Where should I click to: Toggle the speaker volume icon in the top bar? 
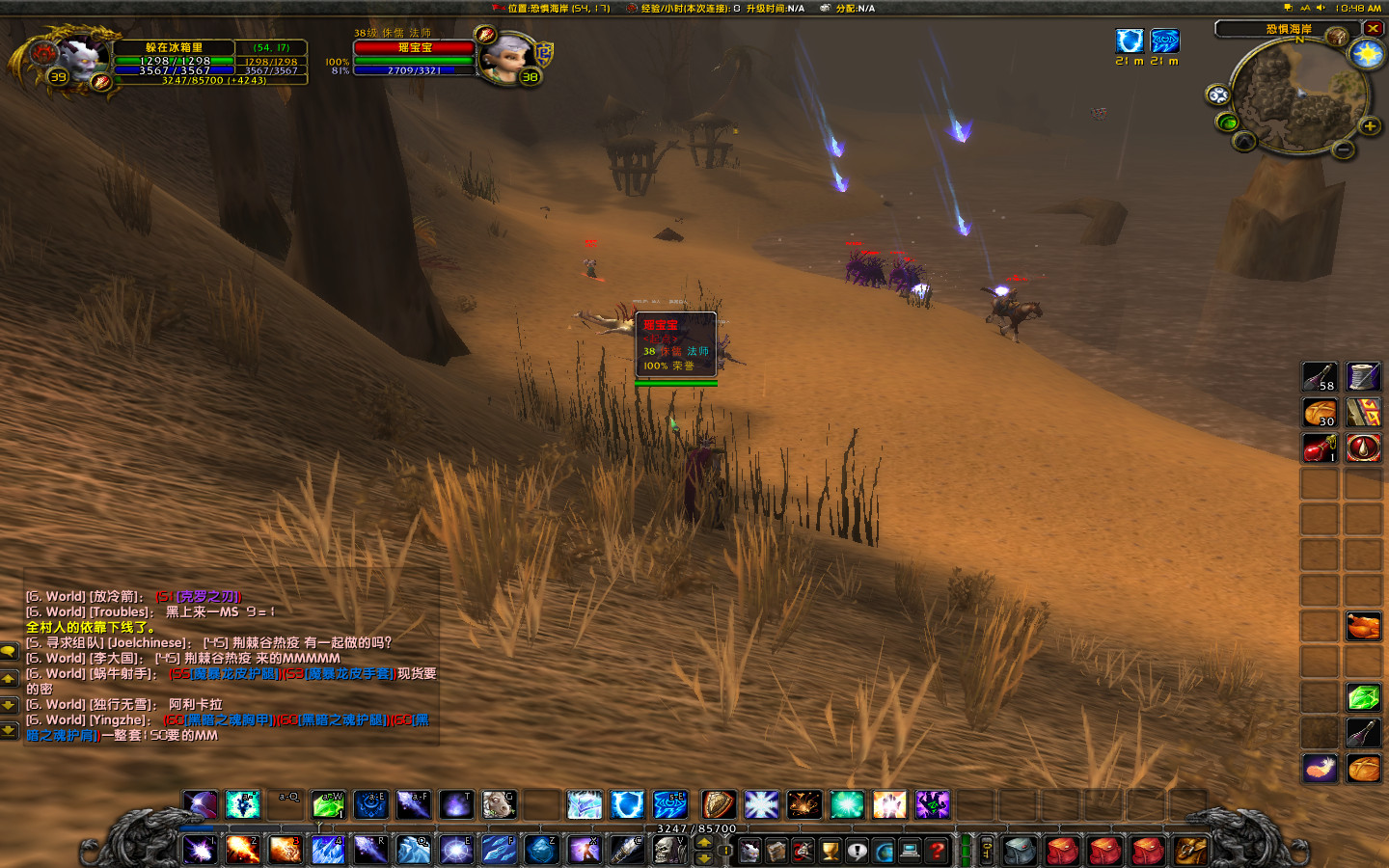(x=1320, y=8)
